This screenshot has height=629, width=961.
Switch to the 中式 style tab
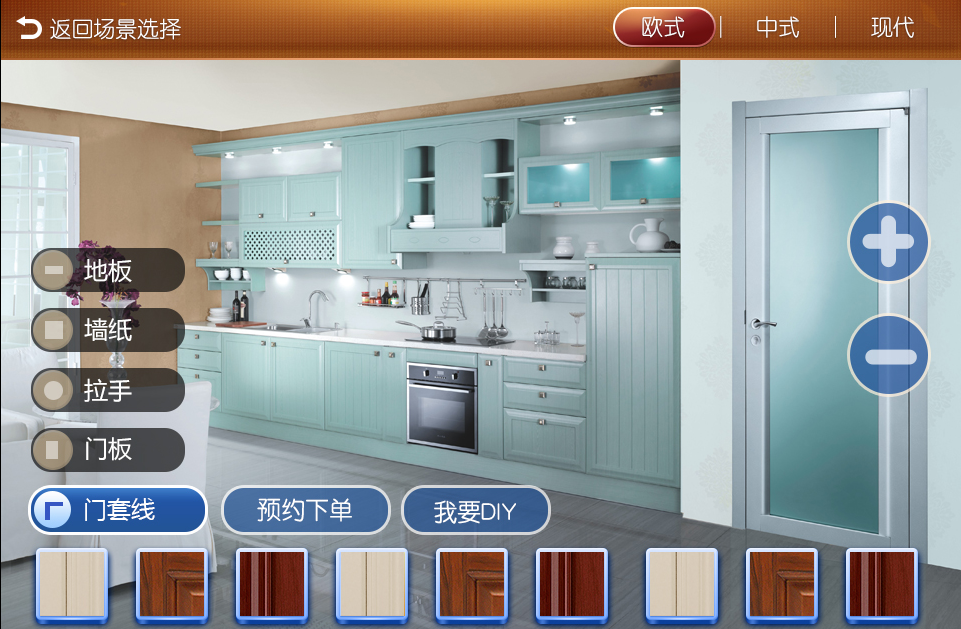pos(777,28)
